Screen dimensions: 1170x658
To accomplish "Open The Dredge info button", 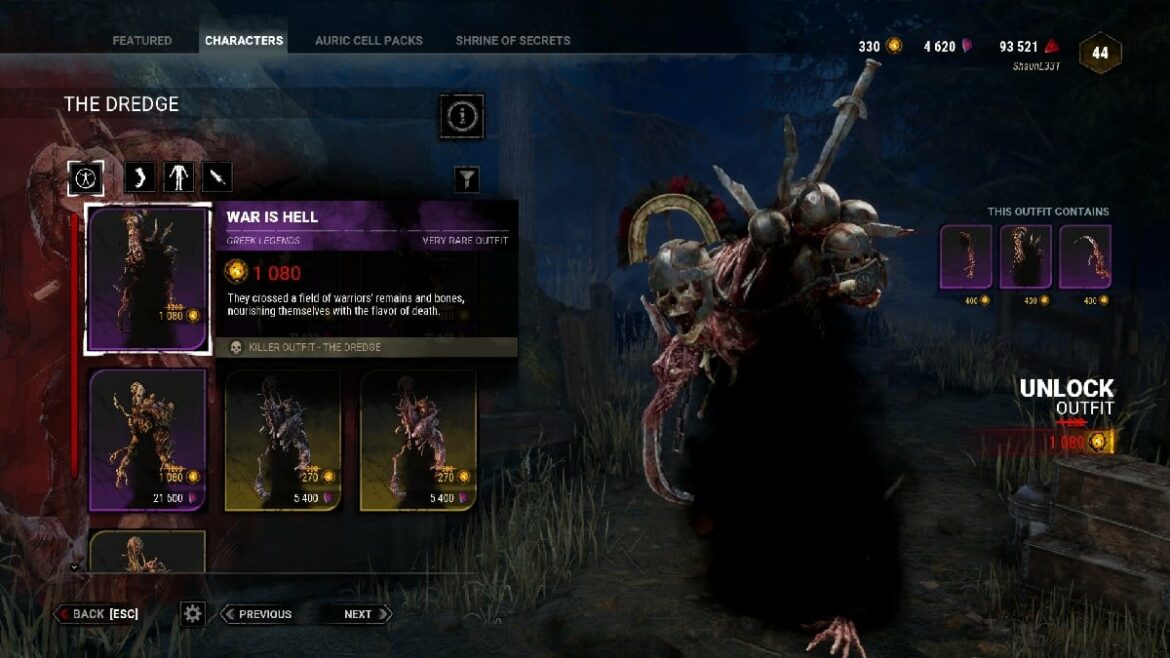I will [461, 117].
